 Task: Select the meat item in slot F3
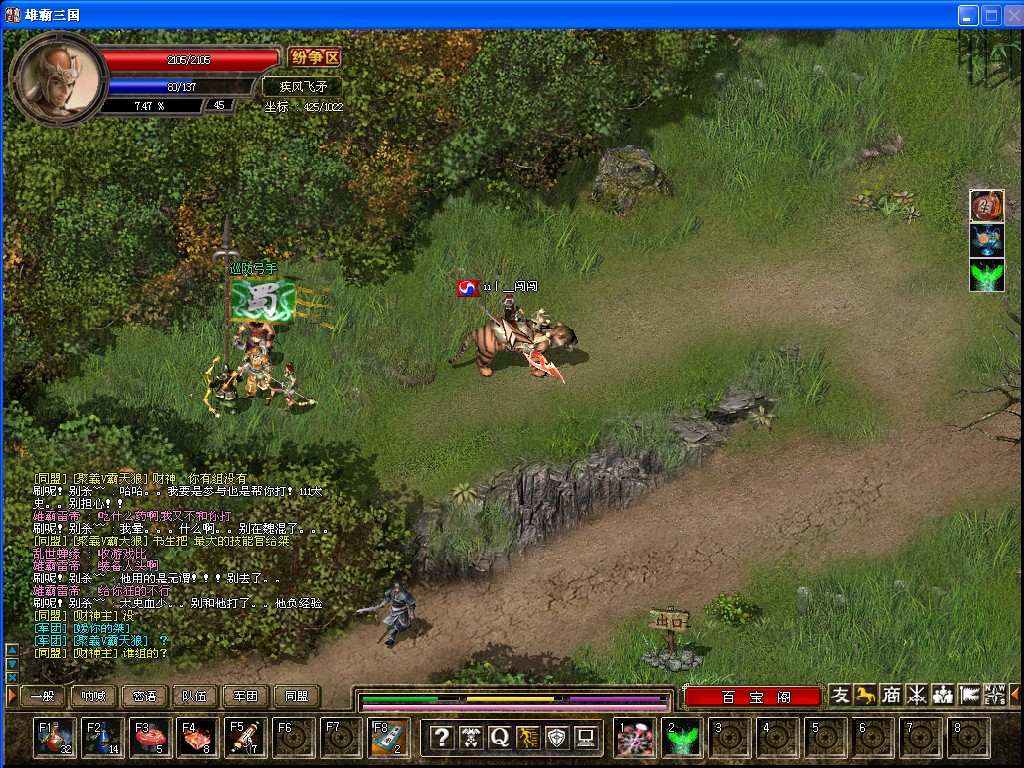pos(151,738)
